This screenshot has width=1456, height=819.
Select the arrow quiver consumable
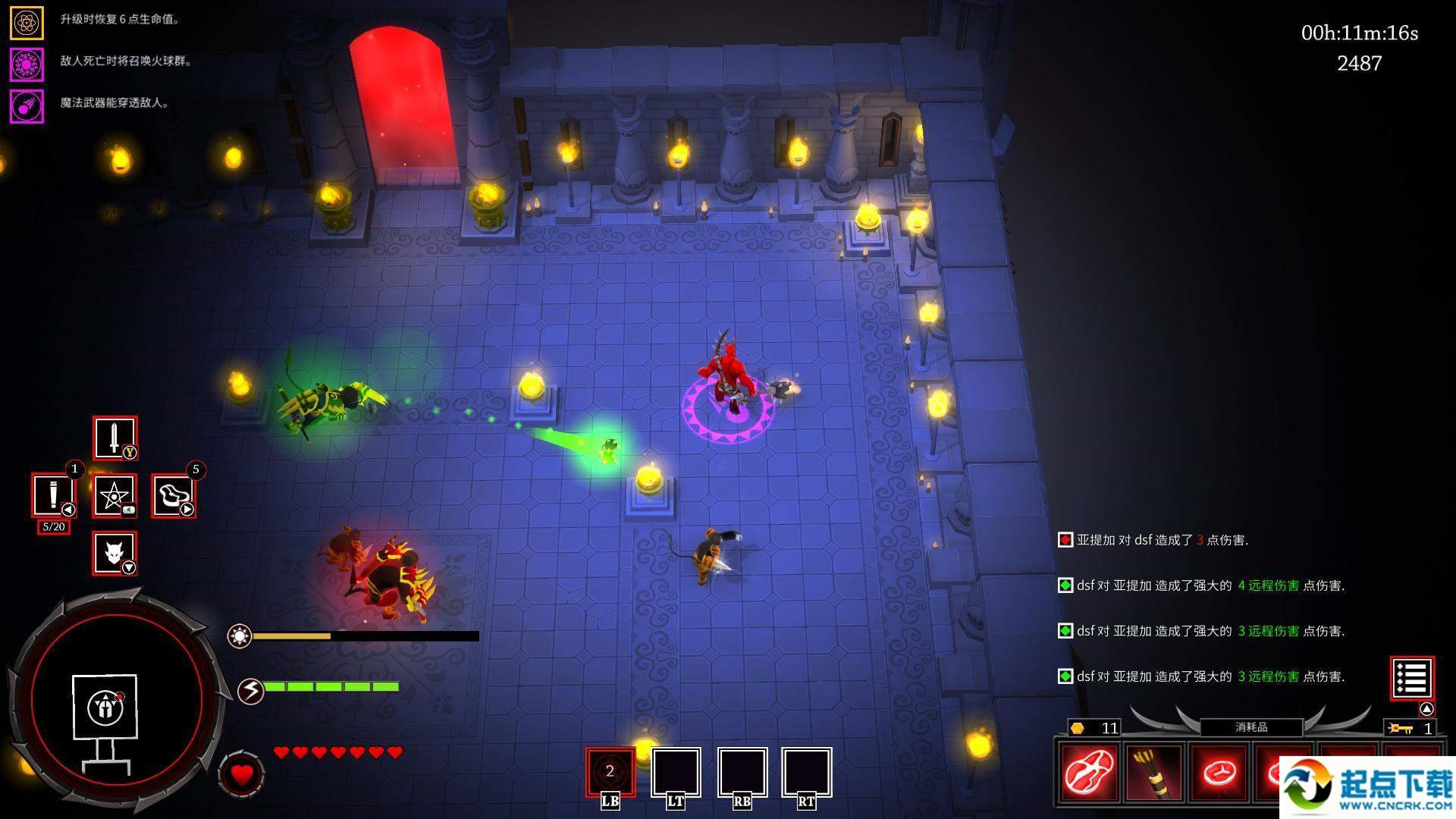click(1154, 773)
